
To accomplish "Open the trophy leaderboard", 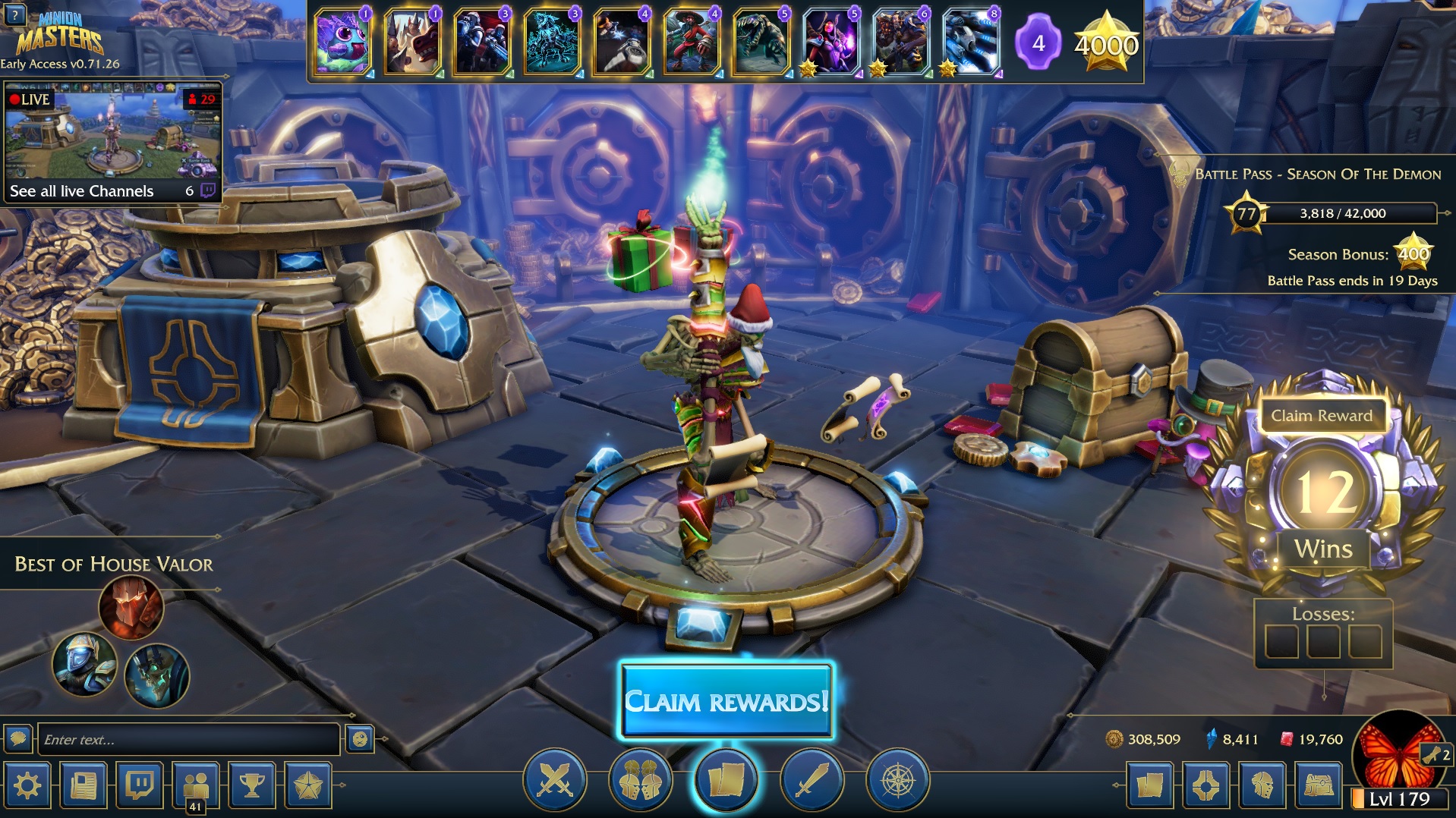I will pos(252,785).
